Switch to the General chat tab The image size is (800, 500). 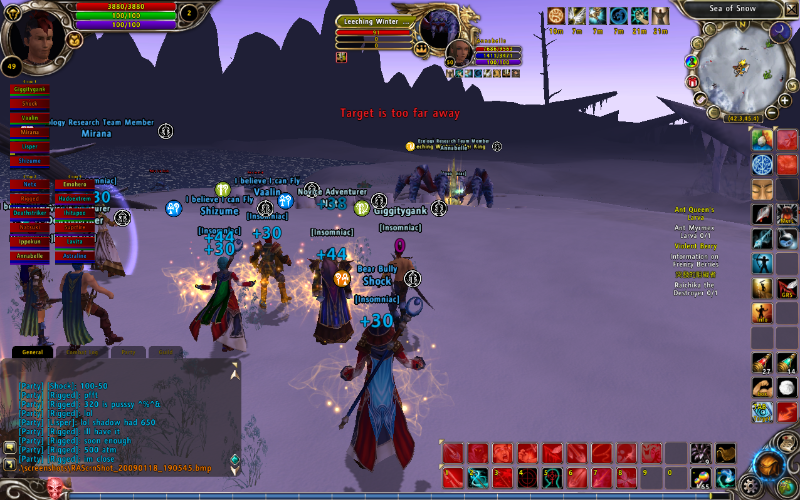[33, 352]
